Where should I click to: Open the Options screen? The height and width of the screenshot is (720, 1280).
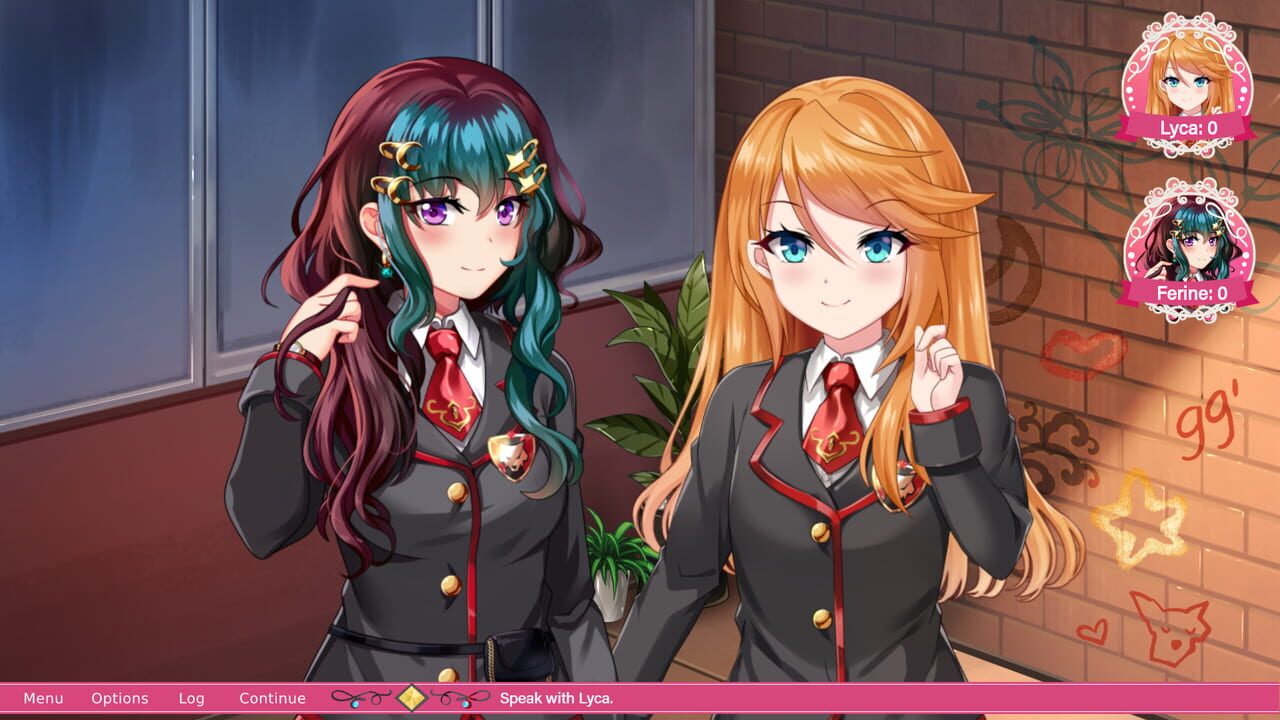(x=120, y=698)
